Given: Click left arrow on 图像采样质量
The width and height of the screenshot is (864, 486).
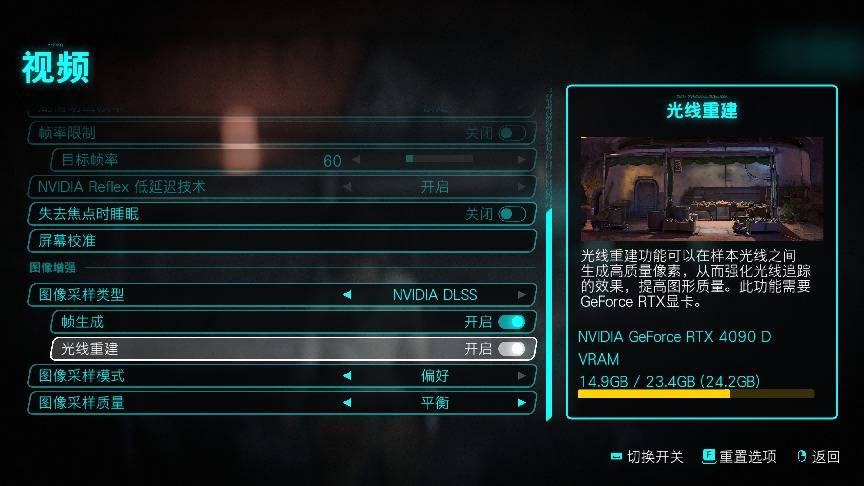Looking at the screenshot, I should click(347, 403).
